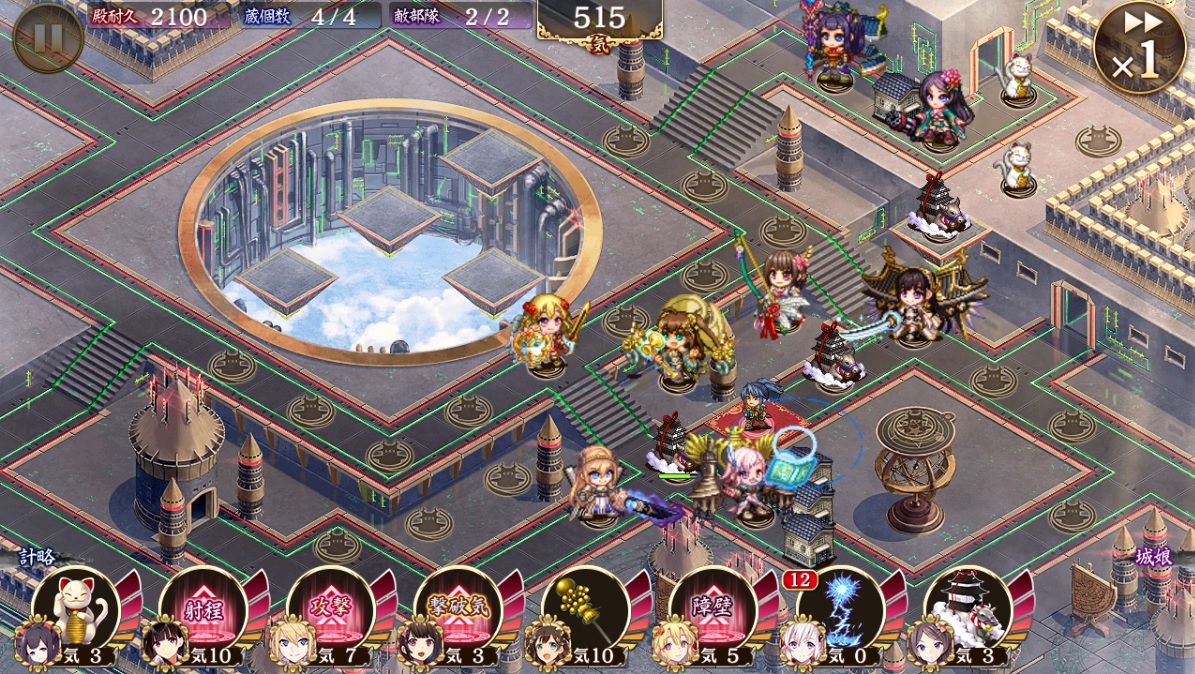Cast the lightning bolt strategy
Screen dimensions: 1195x674
coord(840,609)
